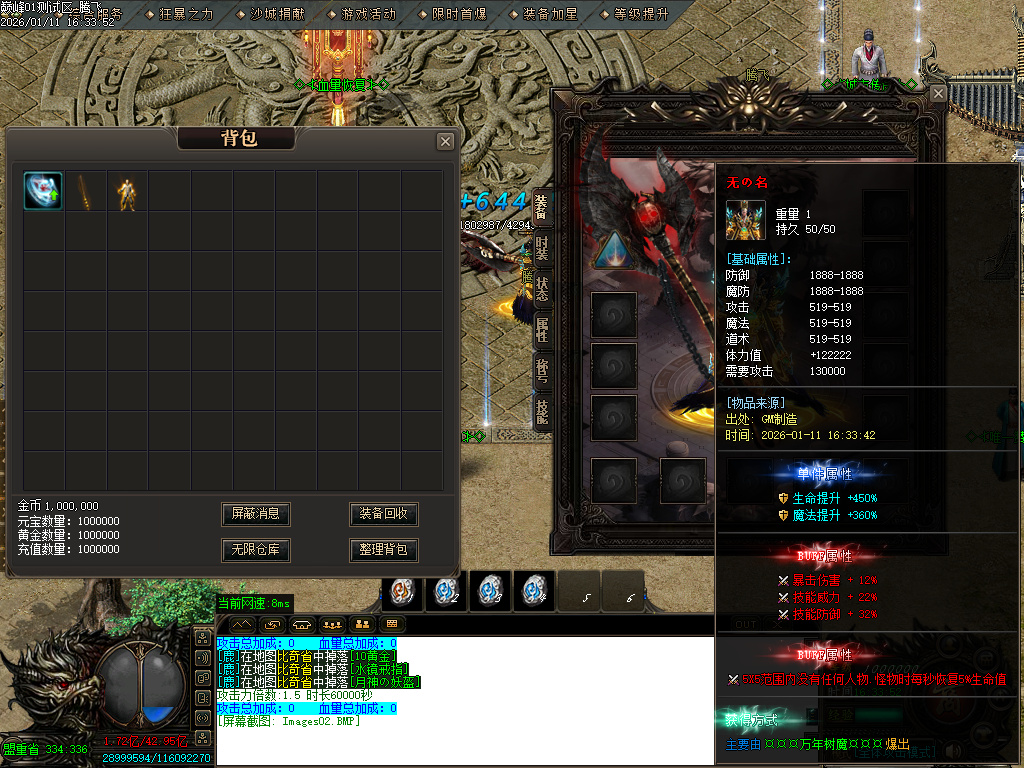Image resolution: width=1024 pixels, height=768 pixels.
Task: Click the 屏蔽消息 button
Action: tap(255, 514)
